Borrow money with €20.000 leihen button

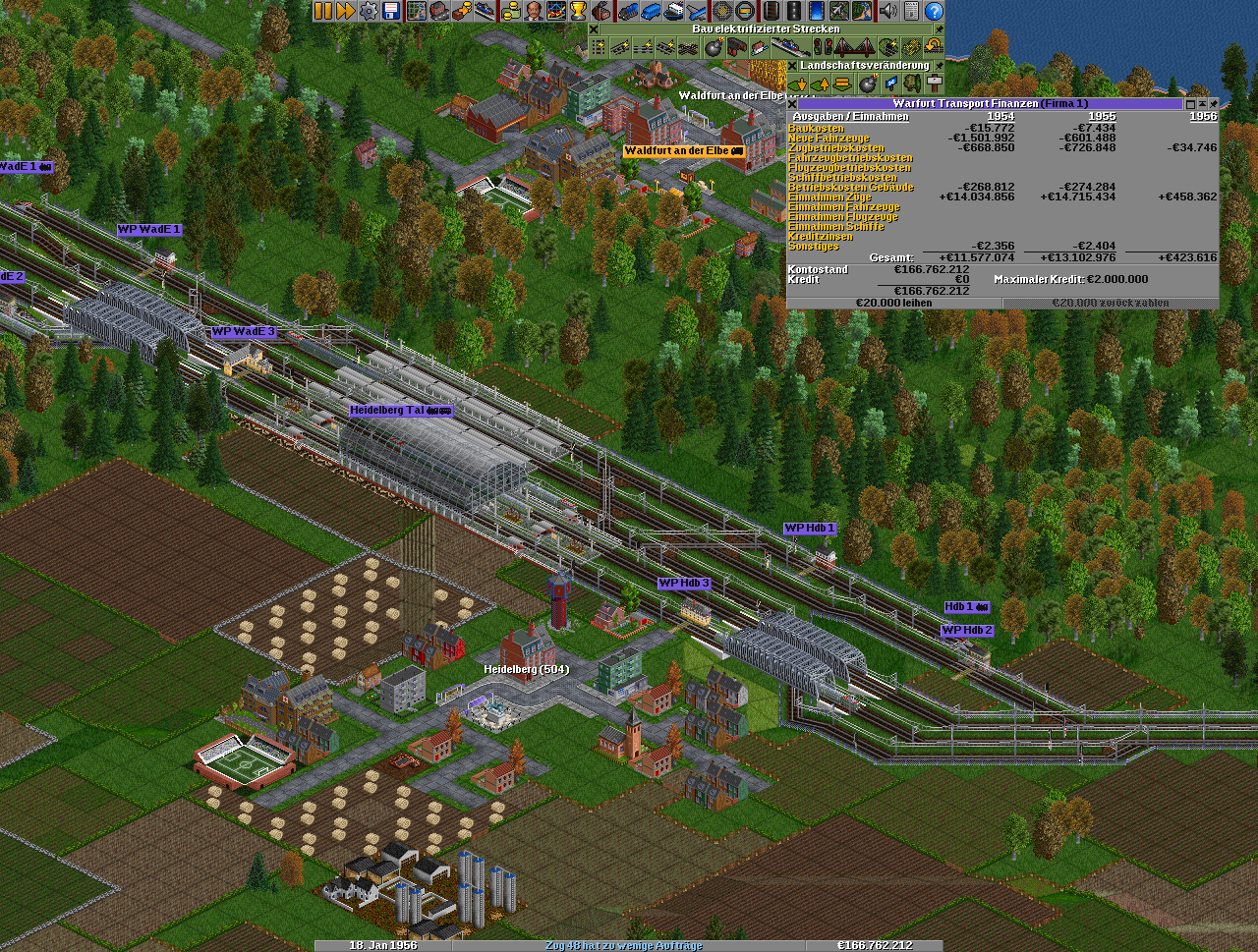pyautogui.click(x=894, y=304)
